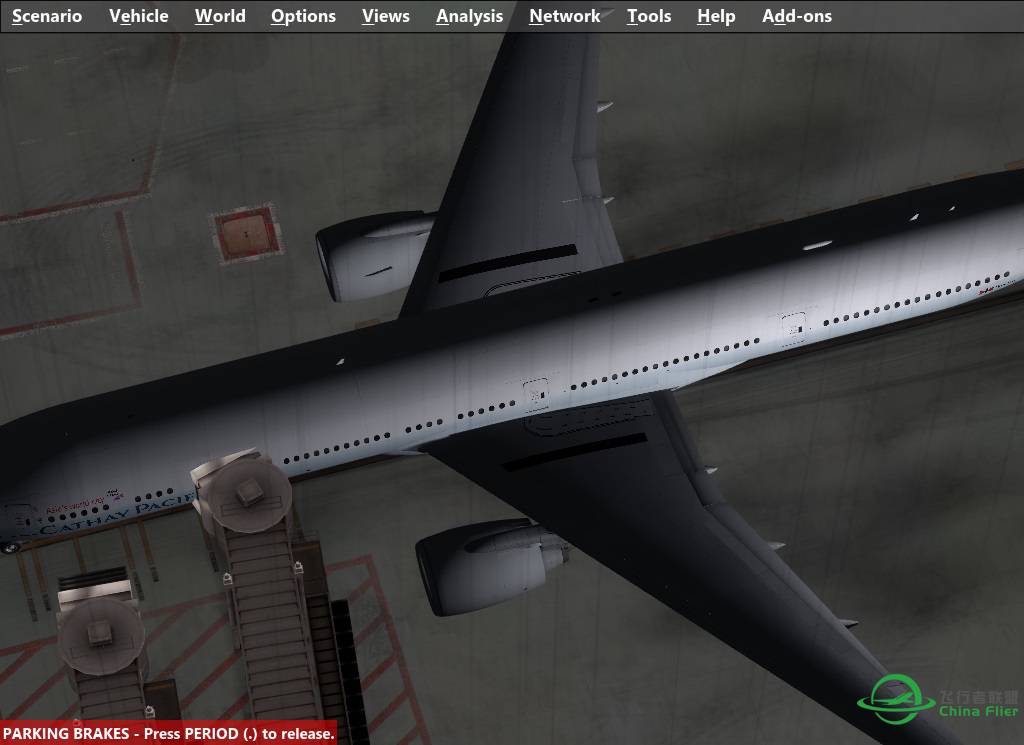The width and height of the screenshot is (1024, 745).
Task: Open the Help menu
Action: [716, 16]
